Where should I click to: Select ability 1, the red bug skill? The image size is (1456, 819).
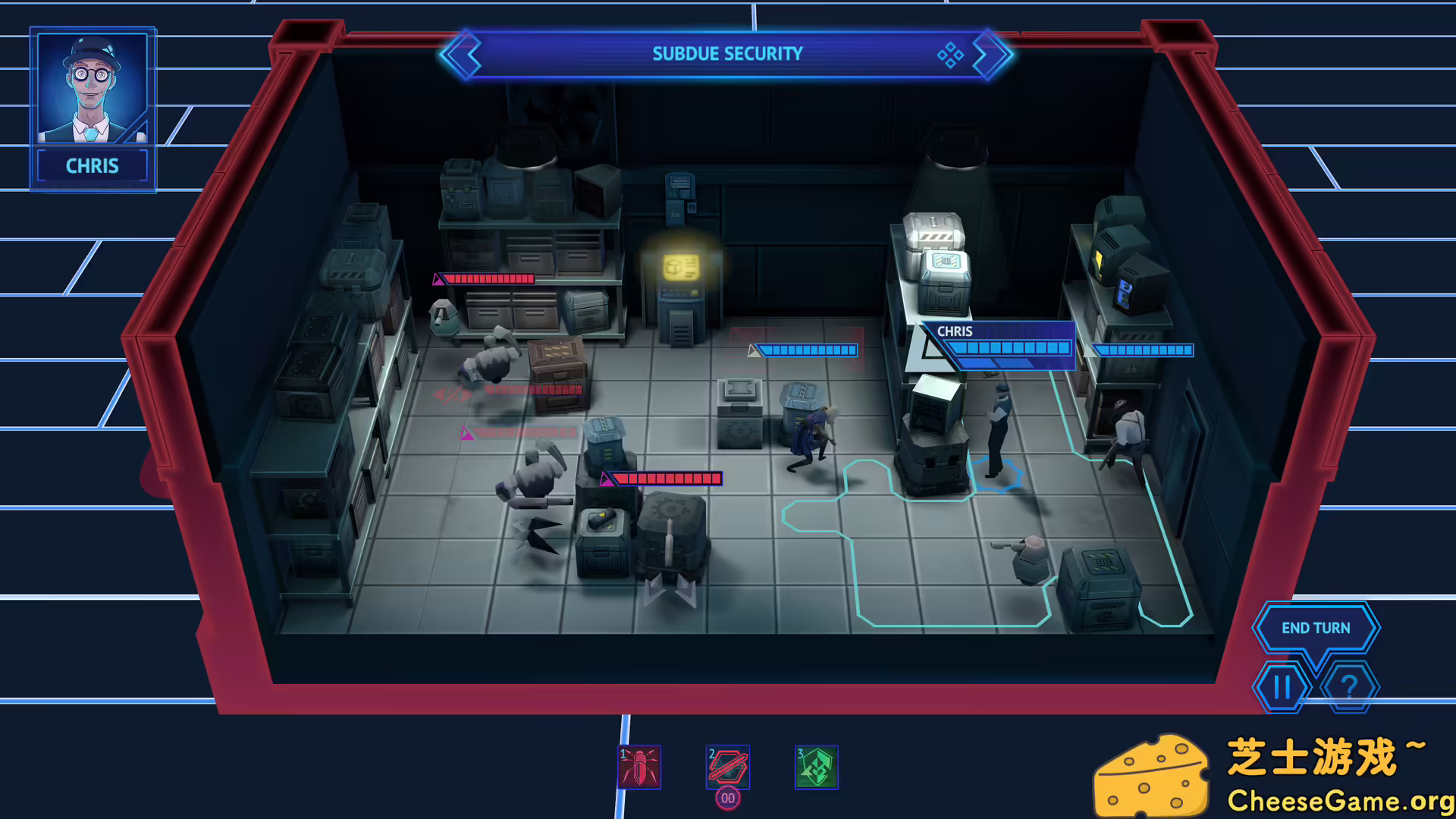[639, 767]
